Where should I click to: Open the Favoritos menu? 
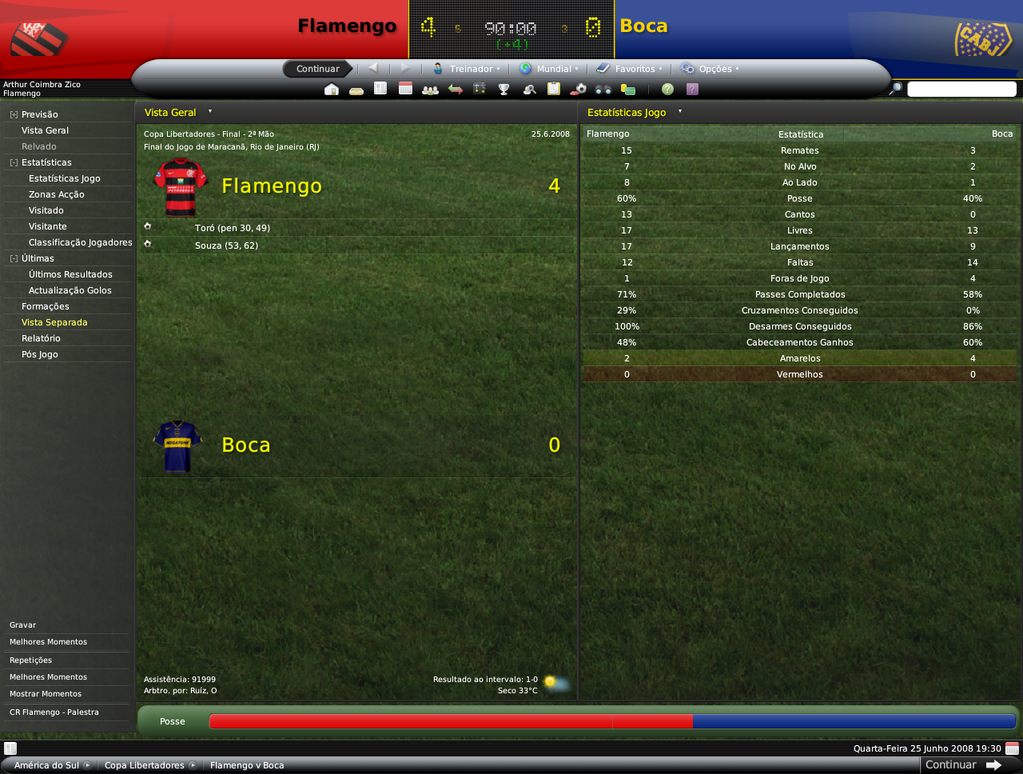tap(631, 69)
